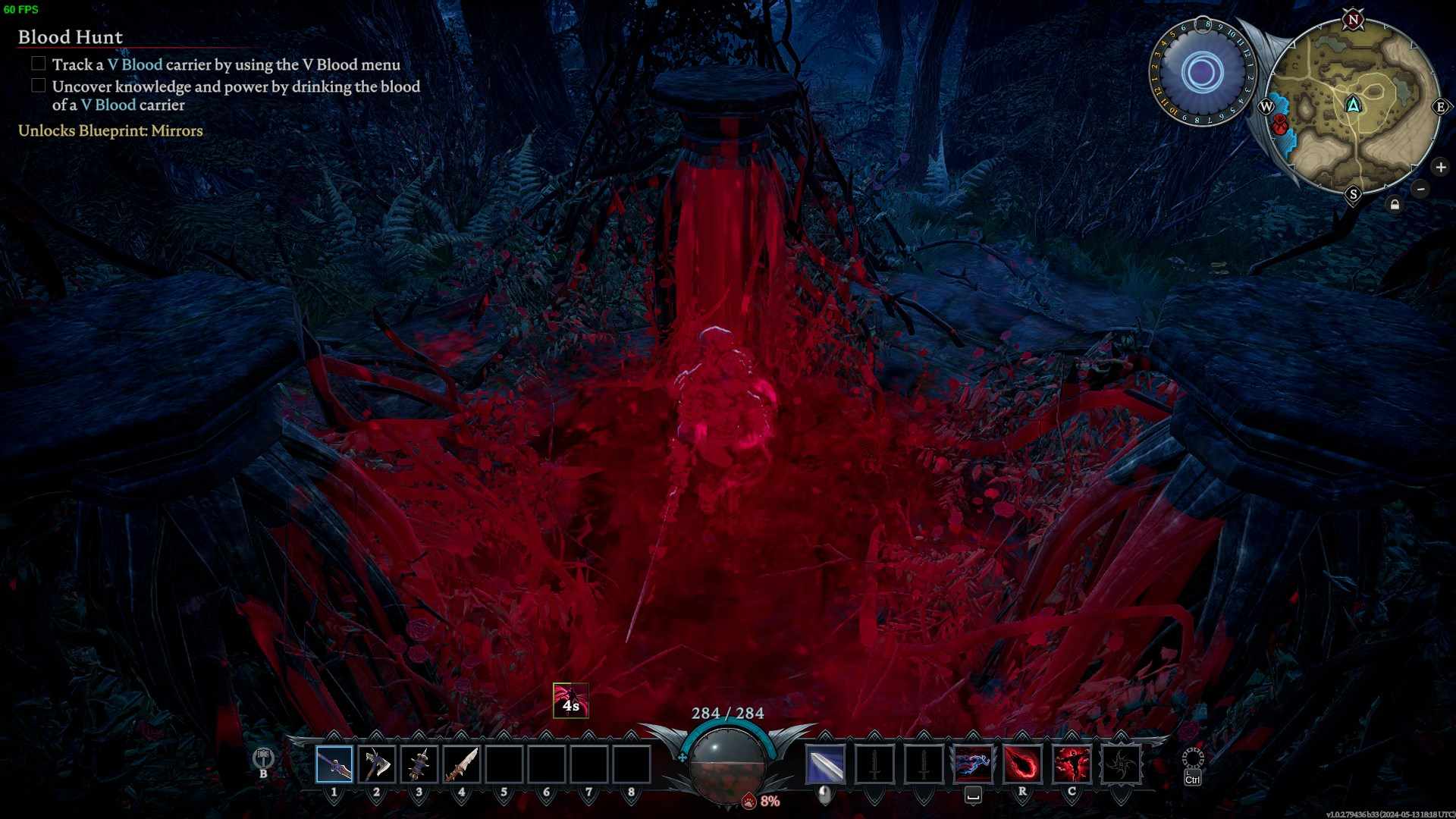1456x819 pixels.
Task: Click the Track a V Blood carrier checkbox
Action: [39, 64]
